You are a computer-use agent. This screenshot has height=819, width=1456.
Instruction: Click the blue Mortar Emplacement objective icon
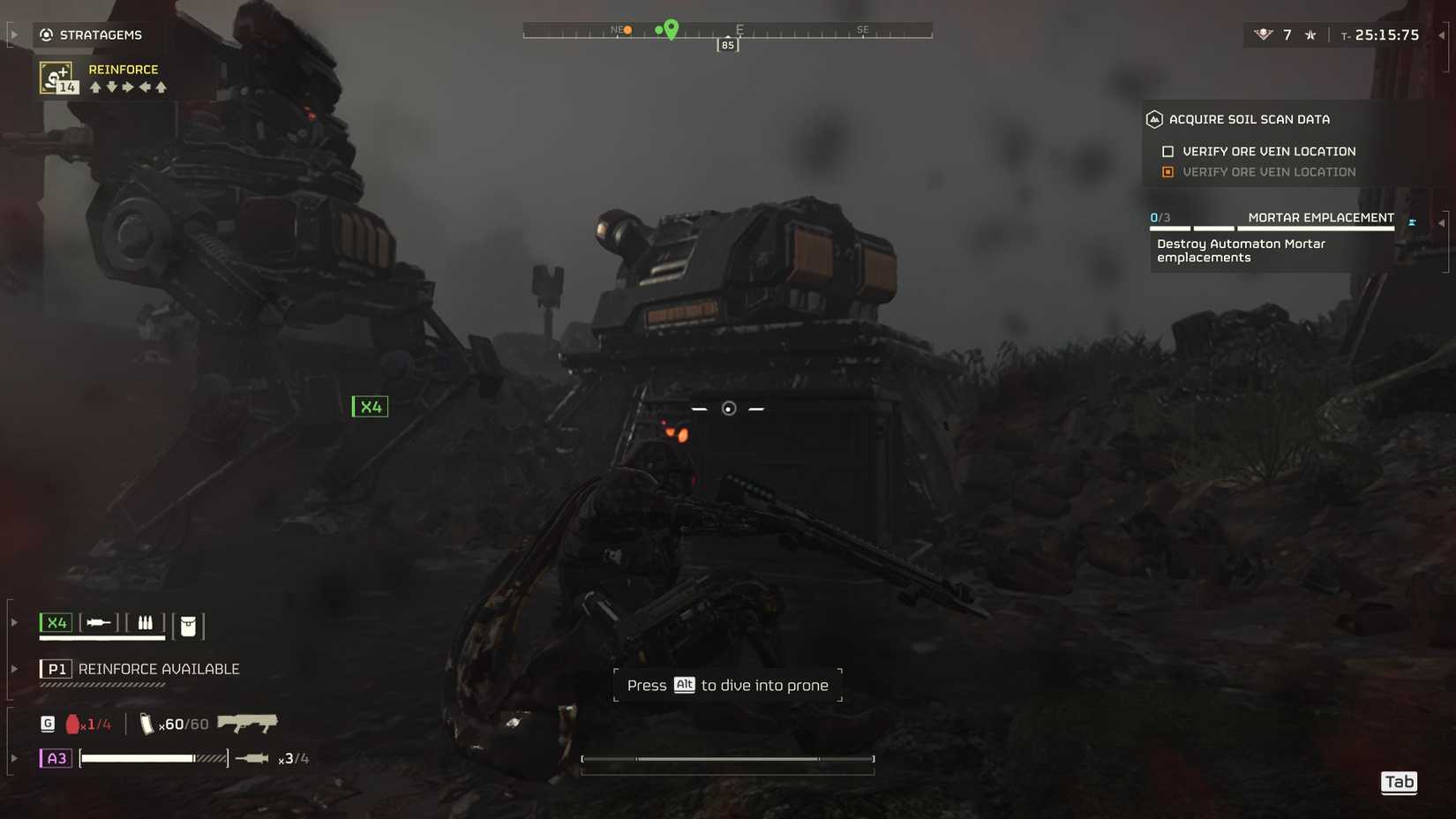(1412, 221)
